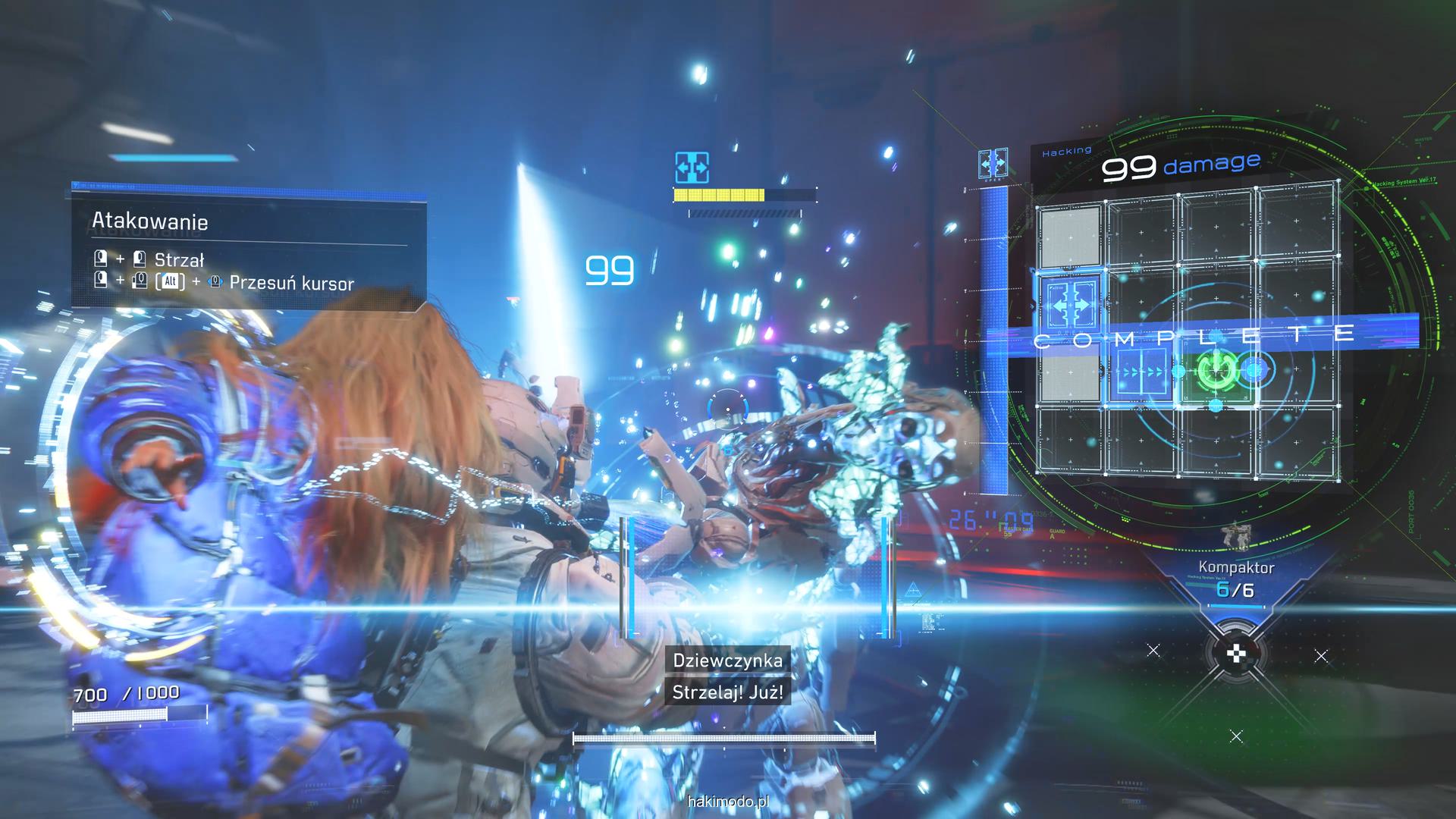Select the blue chevron arrows grid tile

[1142, 372]
